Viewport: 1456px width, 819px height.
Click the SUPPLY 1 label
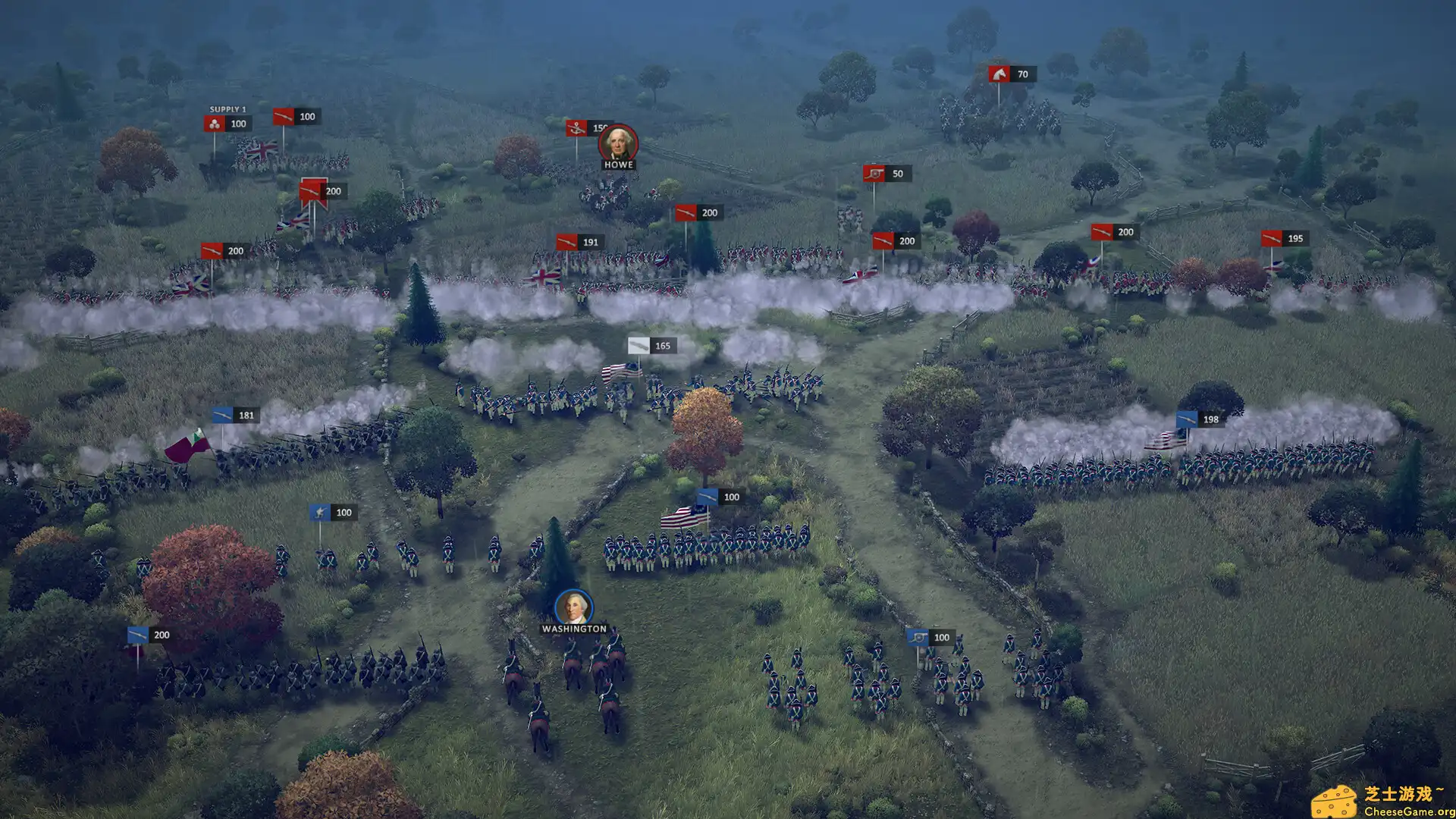[x=229, y=108]
